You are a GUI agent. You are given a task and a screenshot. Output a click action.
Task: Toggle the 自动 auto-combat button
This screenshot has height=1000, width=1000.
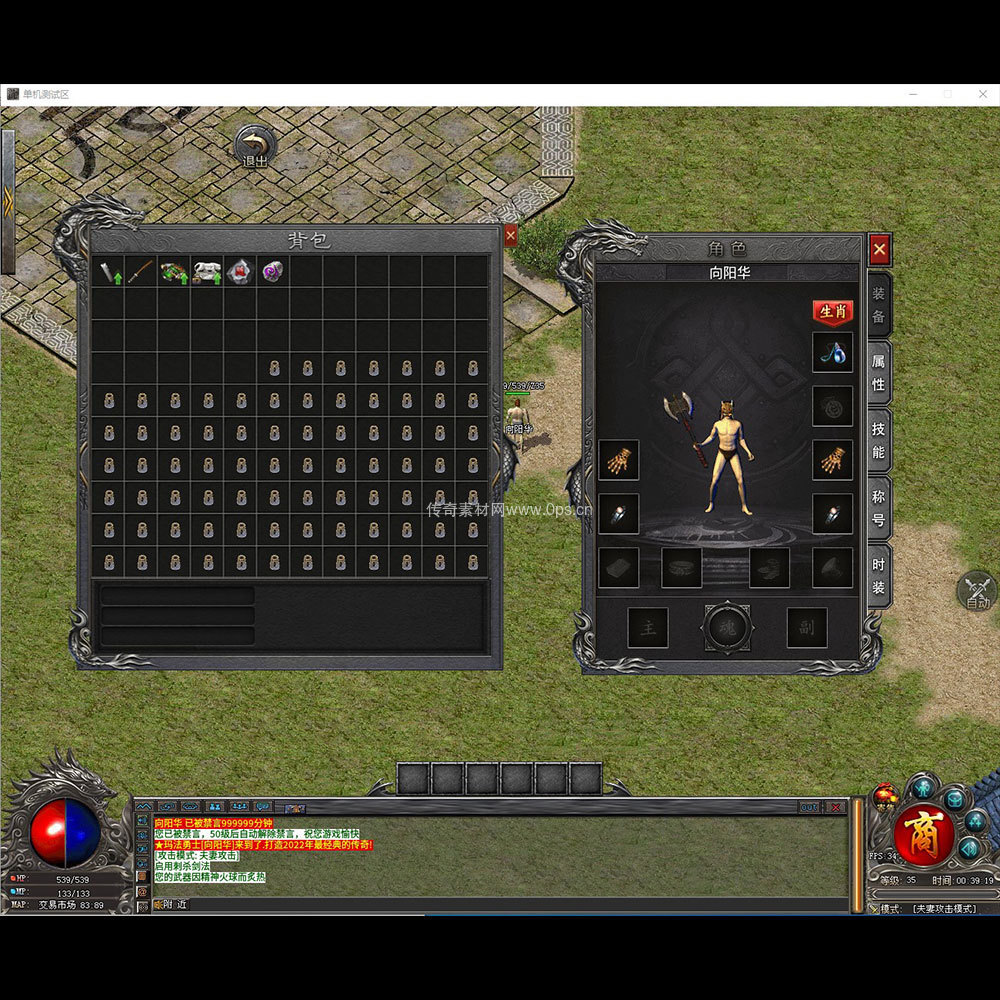(977, 591)
